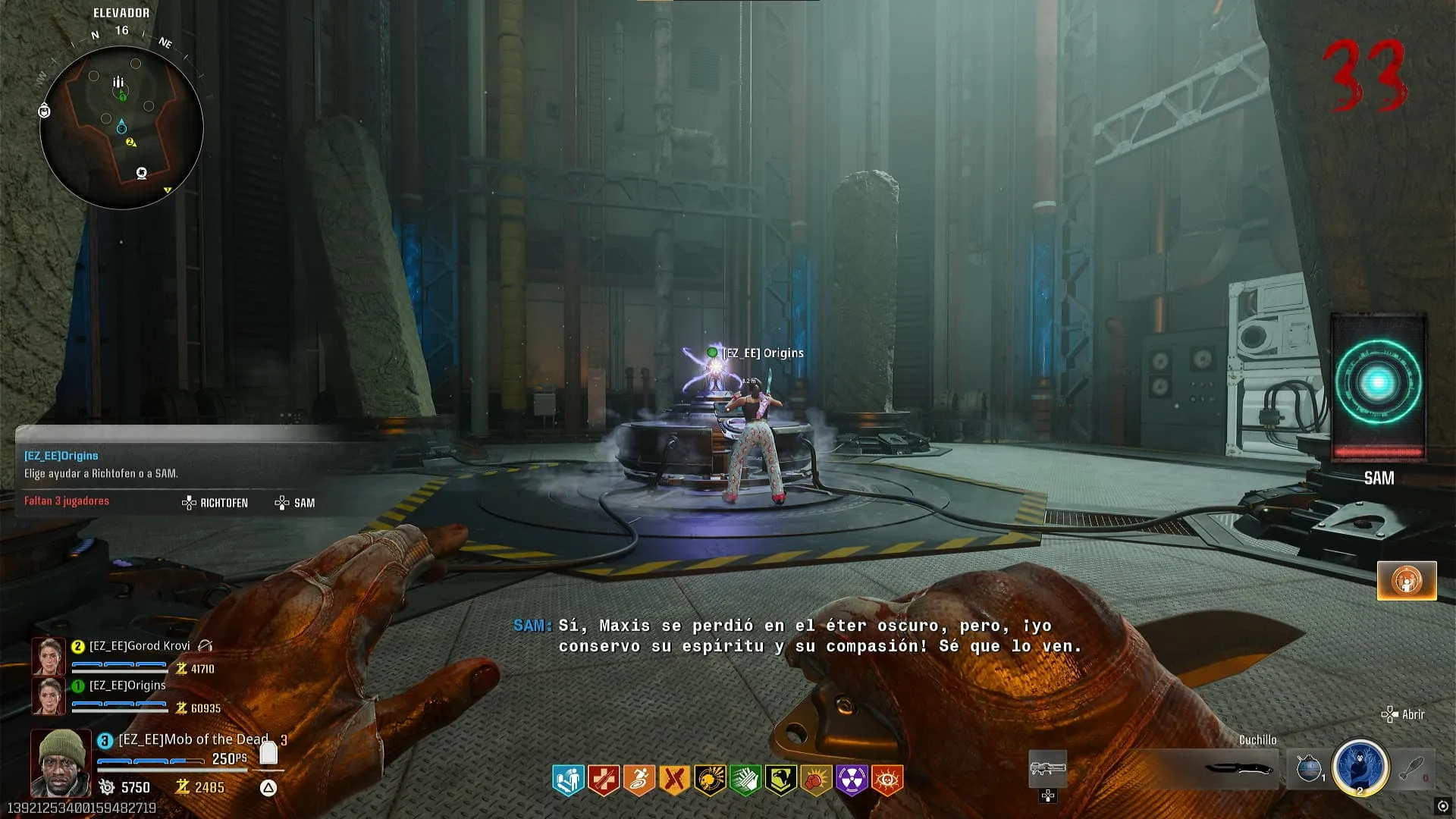1456x819 pixels.
Task: Click the circular minimap
Action: (x=121, y=127)
